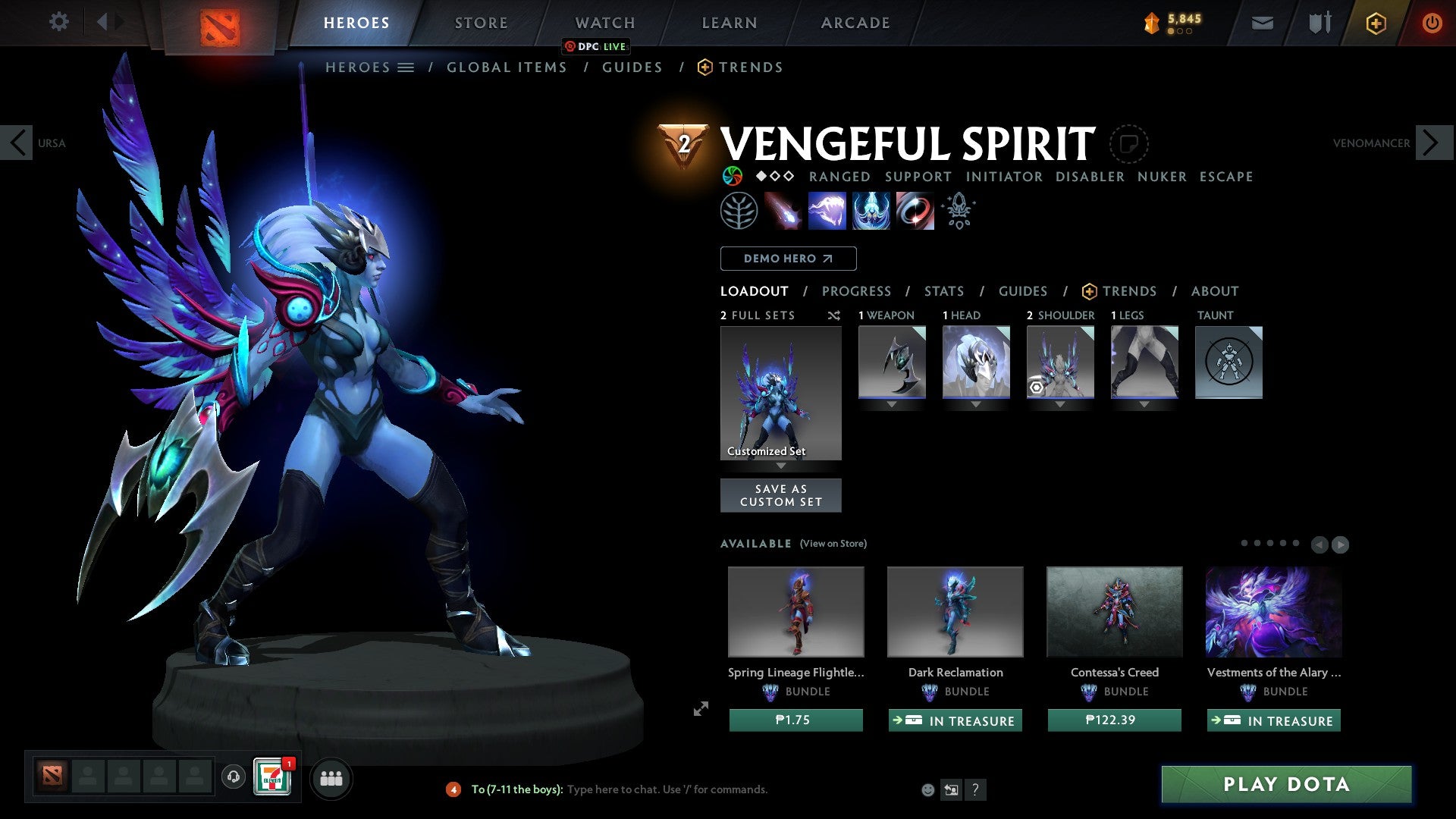Expand the party invite friends button
1456x819 pixels.
331,777
